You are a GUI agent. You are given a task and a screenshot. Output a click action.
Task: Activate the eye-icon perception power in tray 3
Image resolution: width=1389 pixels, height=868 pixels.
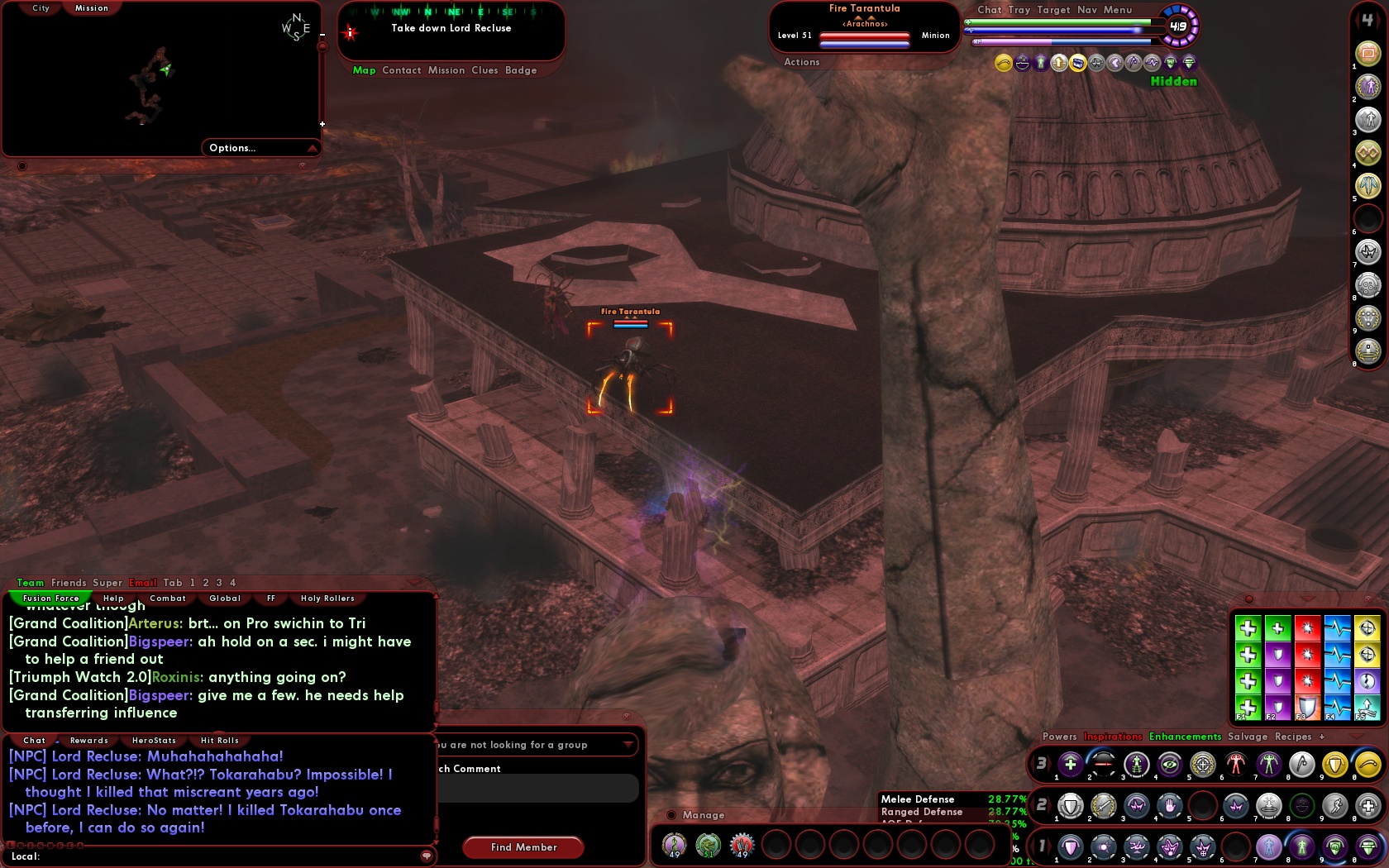(1169, 764)
